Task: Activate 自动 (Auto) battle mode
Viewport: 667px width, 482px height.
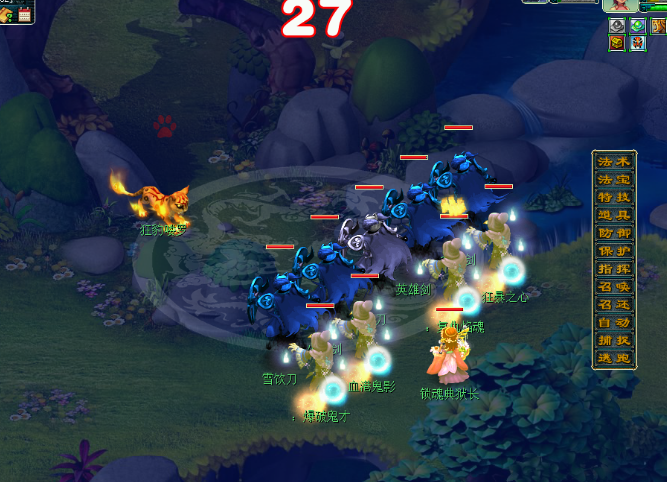Action: [614, 323]
